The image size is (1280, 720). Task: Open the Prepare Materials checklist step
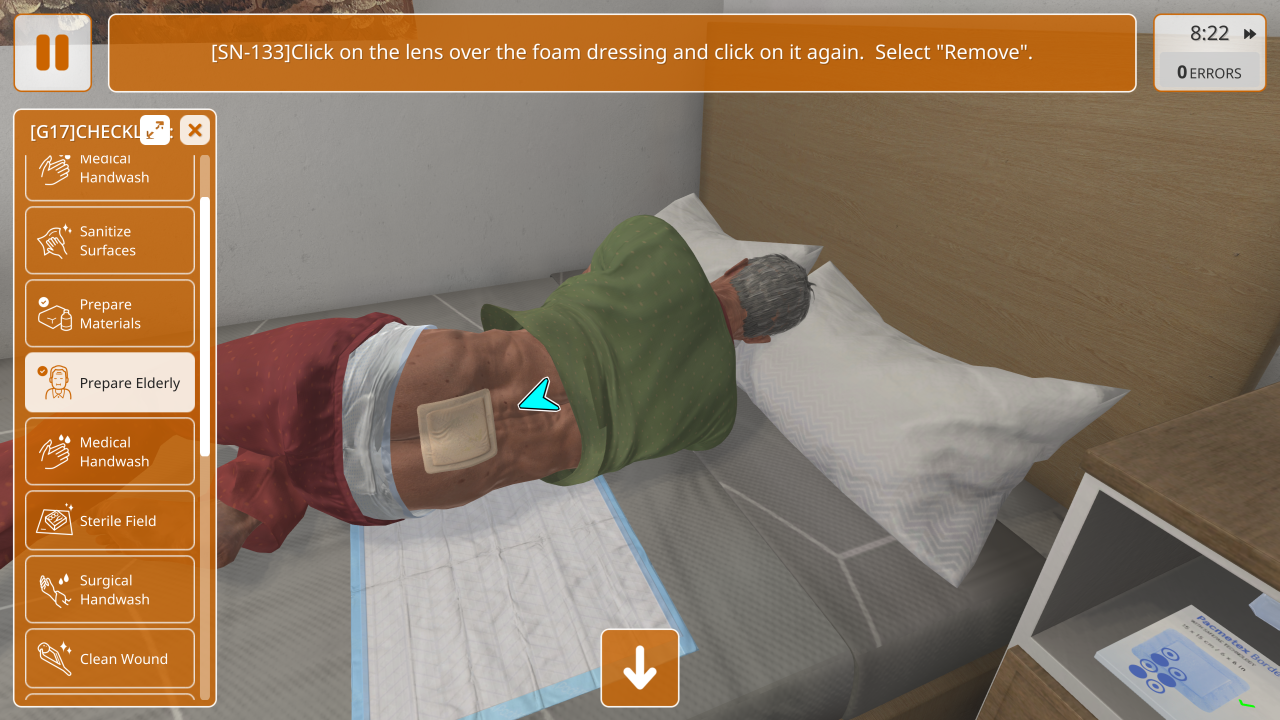pyautogui.click(x=110, y=313)
